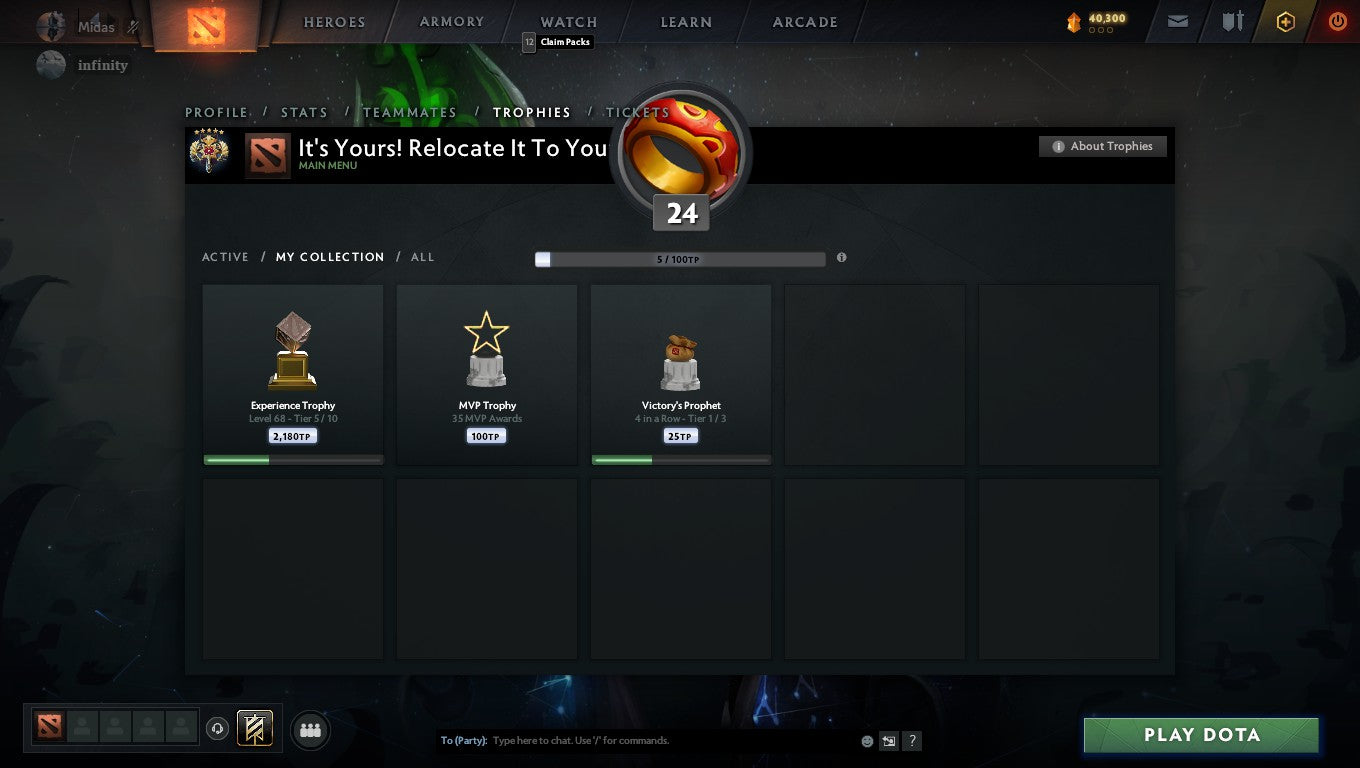Click the trophy info circle icon
This screenshot has width=1360, height=768.
point(841,257)
